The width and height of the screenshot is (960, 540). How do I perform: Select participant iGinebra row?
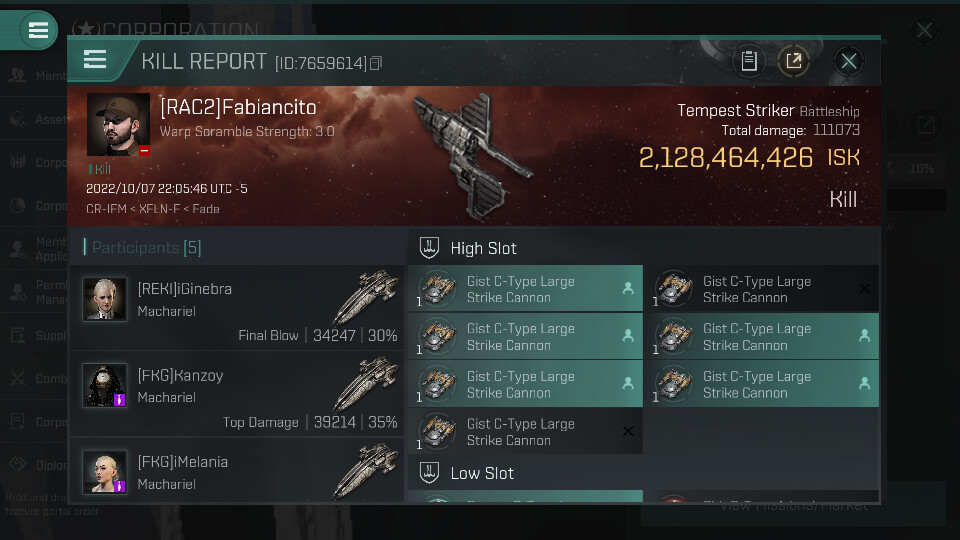click(238, 308)
